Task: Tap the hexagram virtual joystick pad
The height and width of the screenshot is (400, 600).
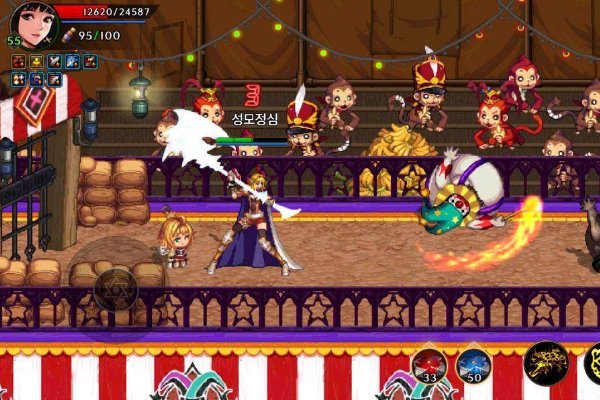Action: (116, 288)
